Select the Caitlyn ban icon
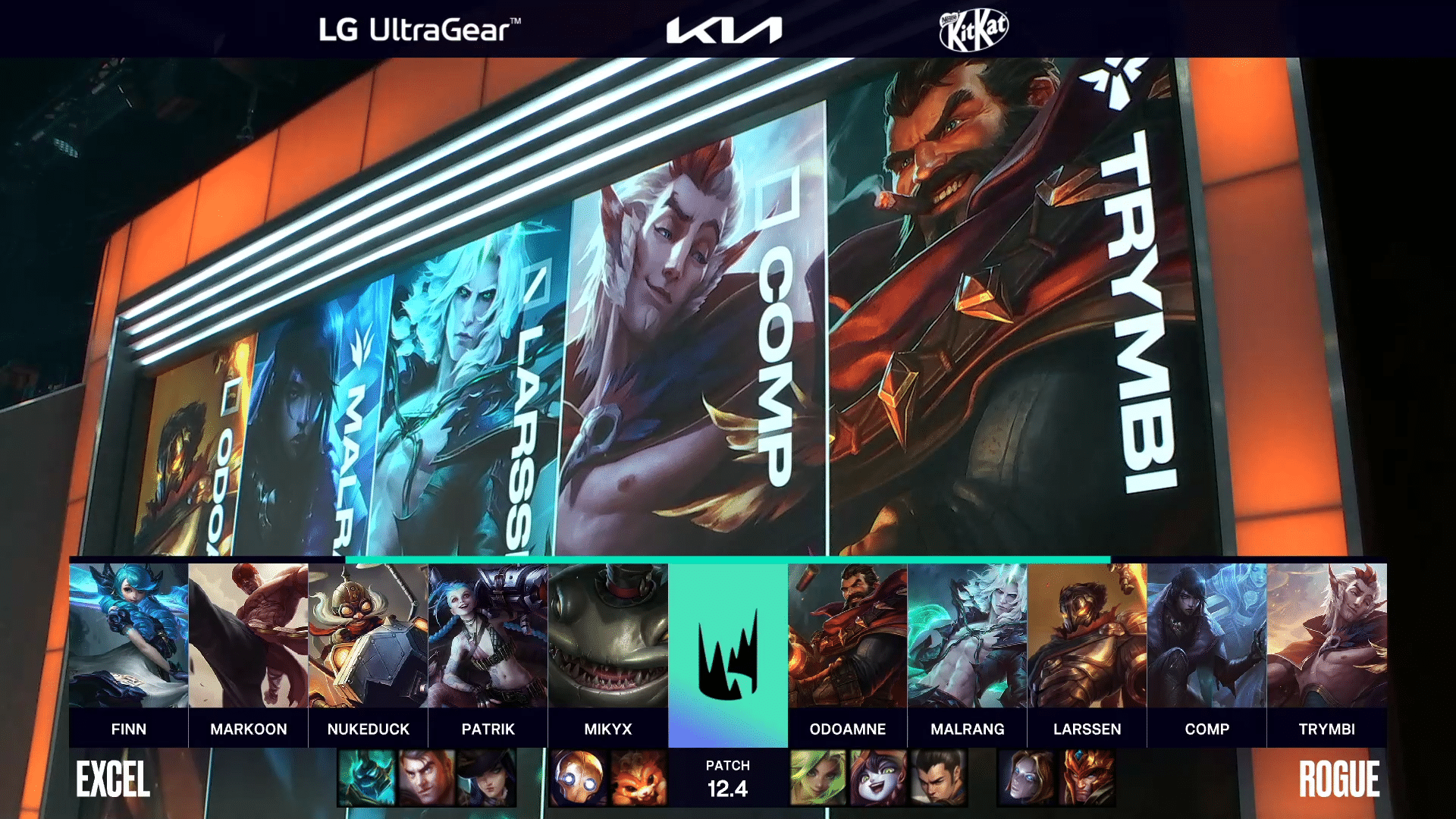The height and width of the screenshot is (819, 1456). [x=486, y=777]
